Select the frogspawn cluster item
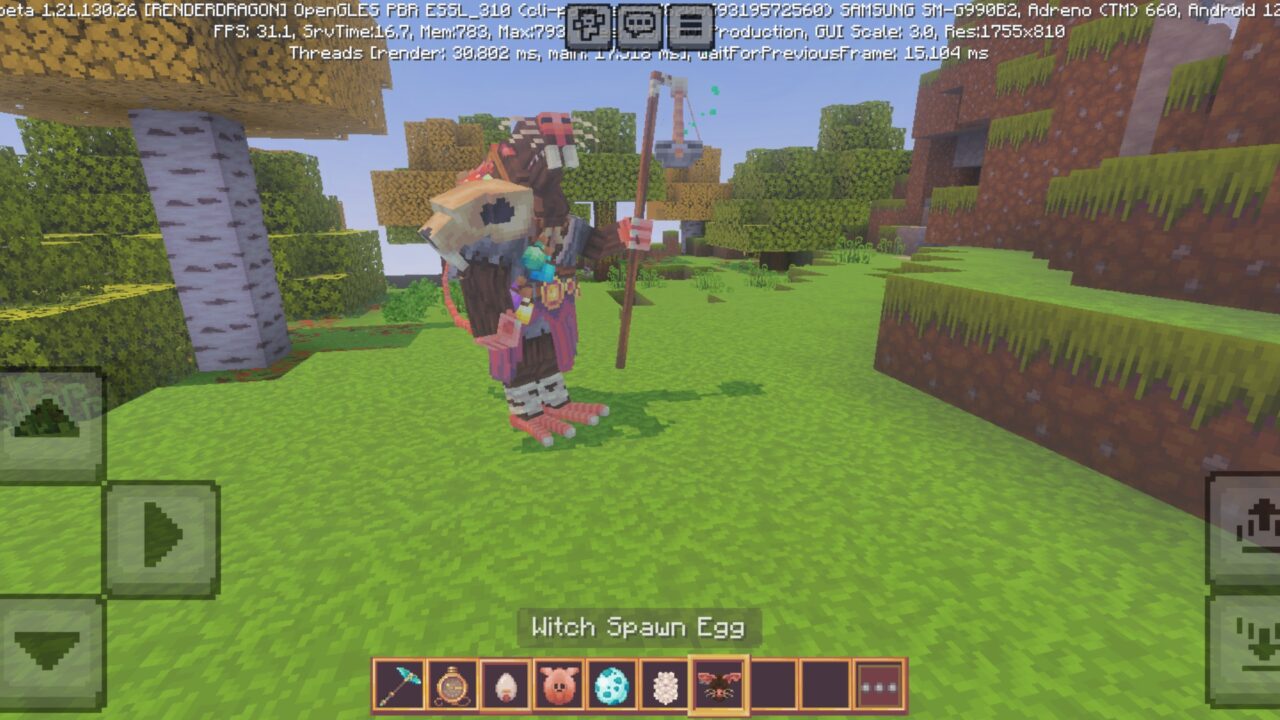This screenshot has width=1280, height=720. coord(663,686)
